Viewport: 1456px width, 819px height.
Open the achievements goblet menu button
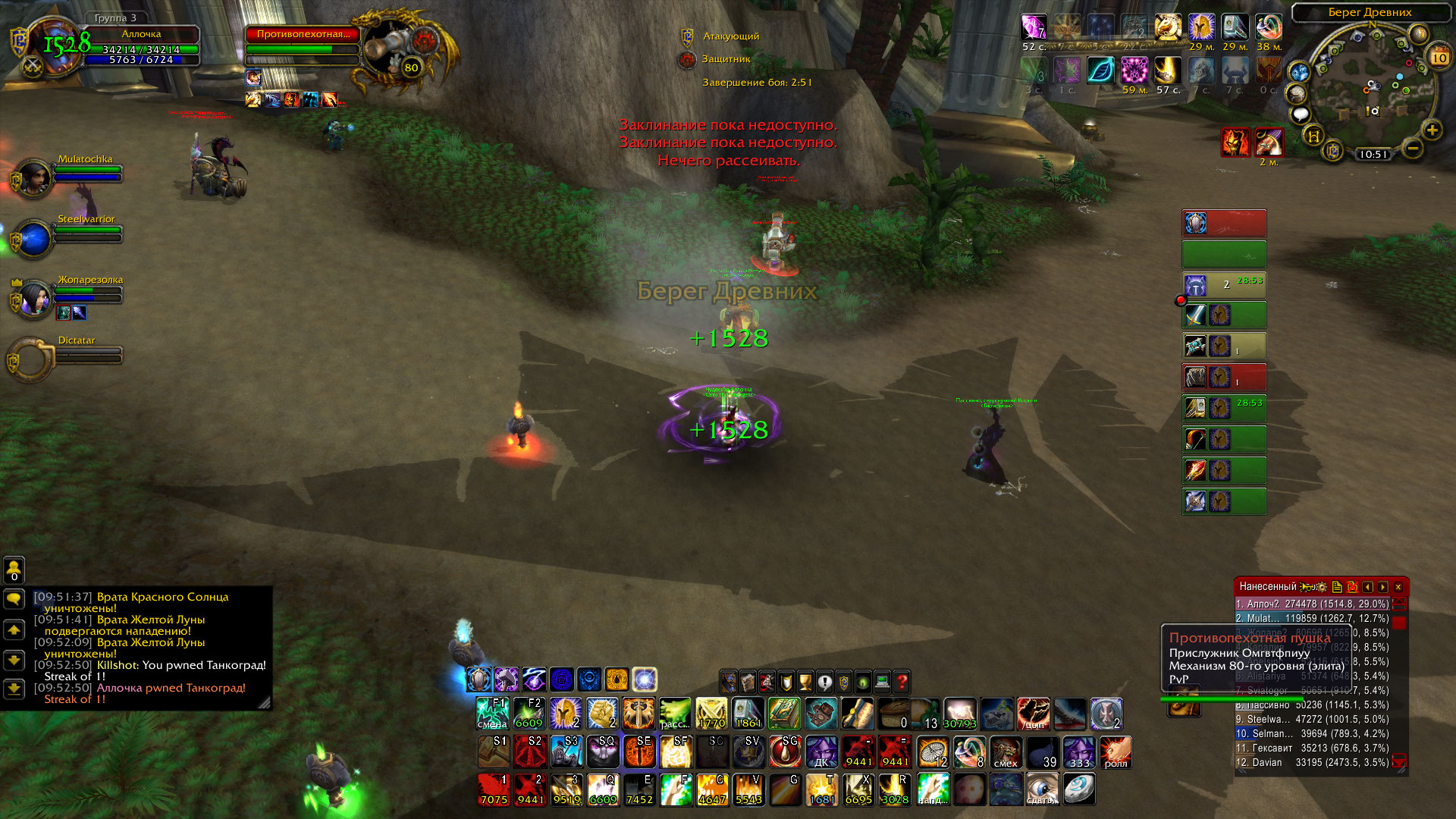coord(805,682)
